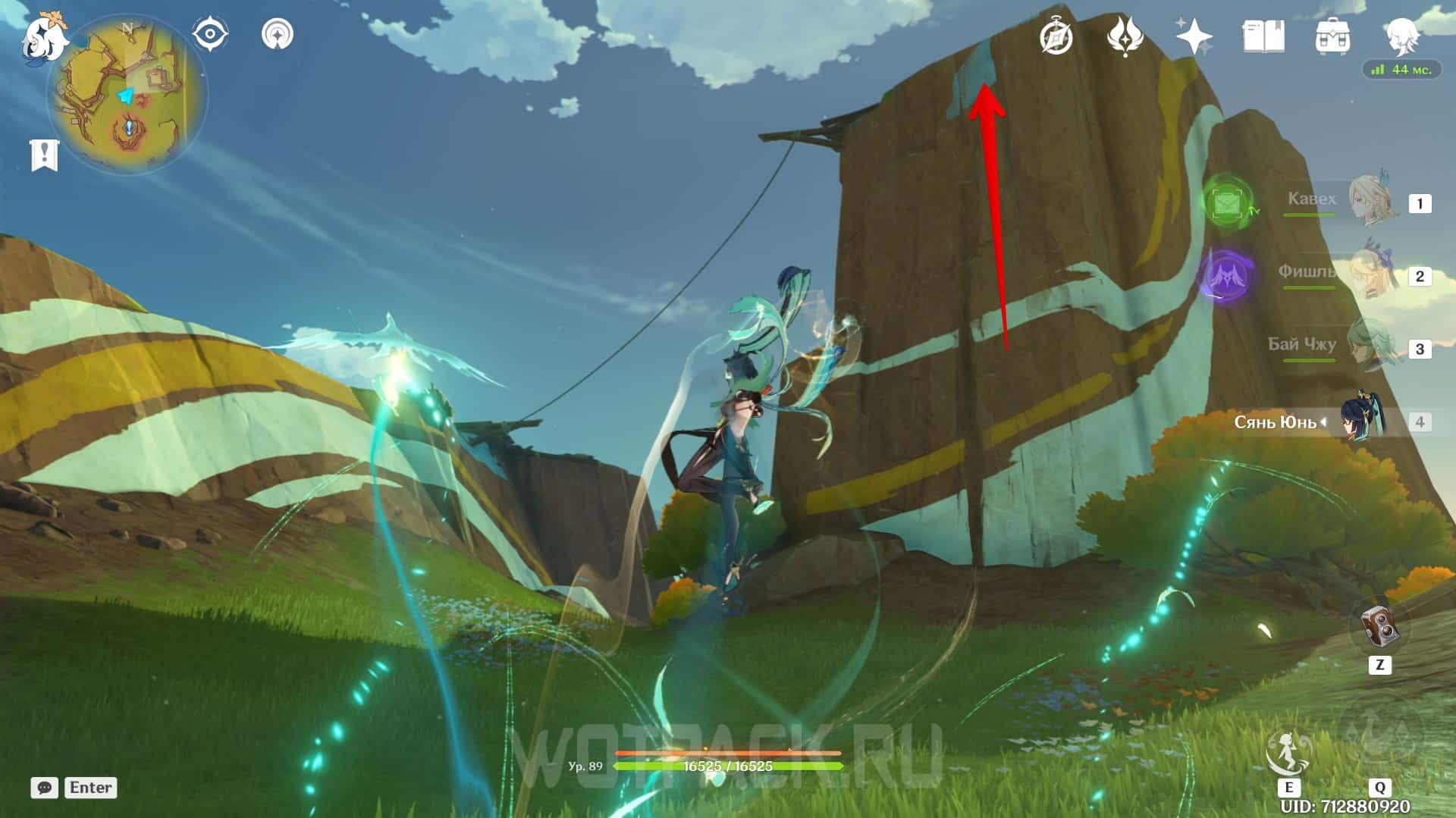This screenshot has height=818, width=1456.
Task: Toggle the elemental sight eye icon
Action: pyautogui.click(x=210, y=35)
